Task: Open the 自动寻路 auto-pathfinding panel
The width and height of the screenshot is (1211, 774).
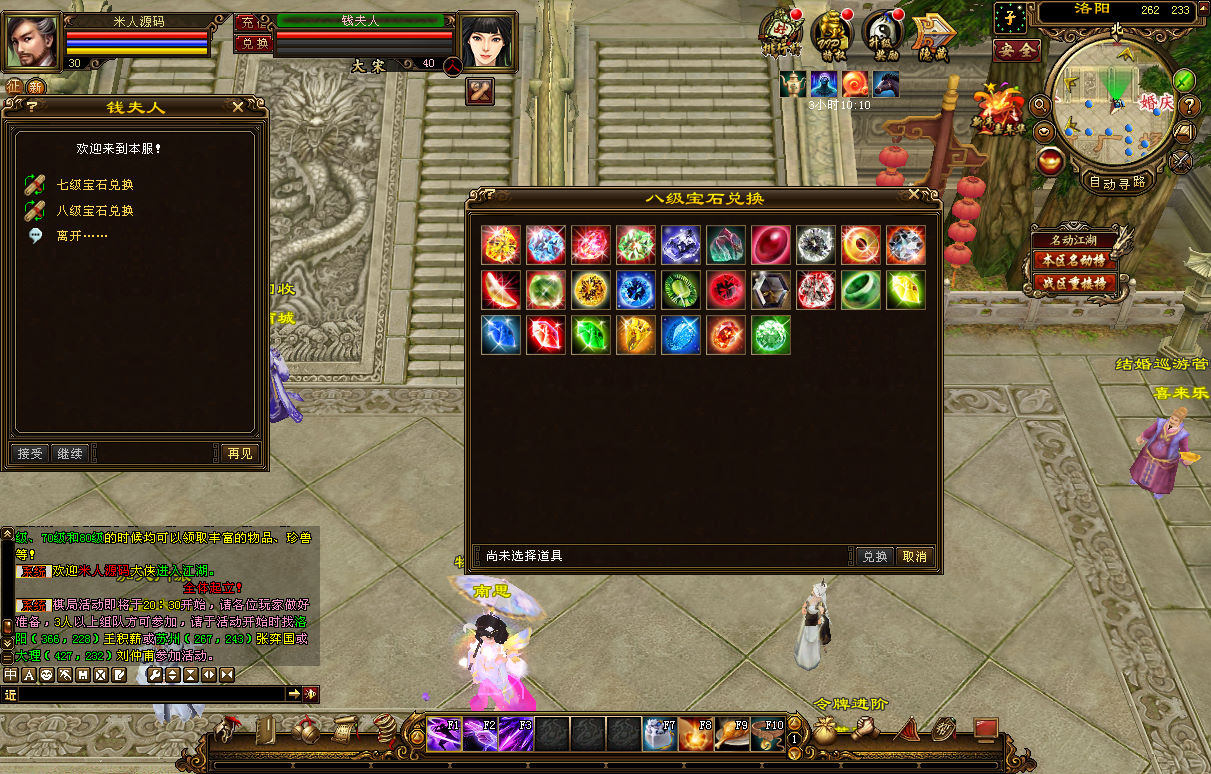Action: click(1117, 183)
